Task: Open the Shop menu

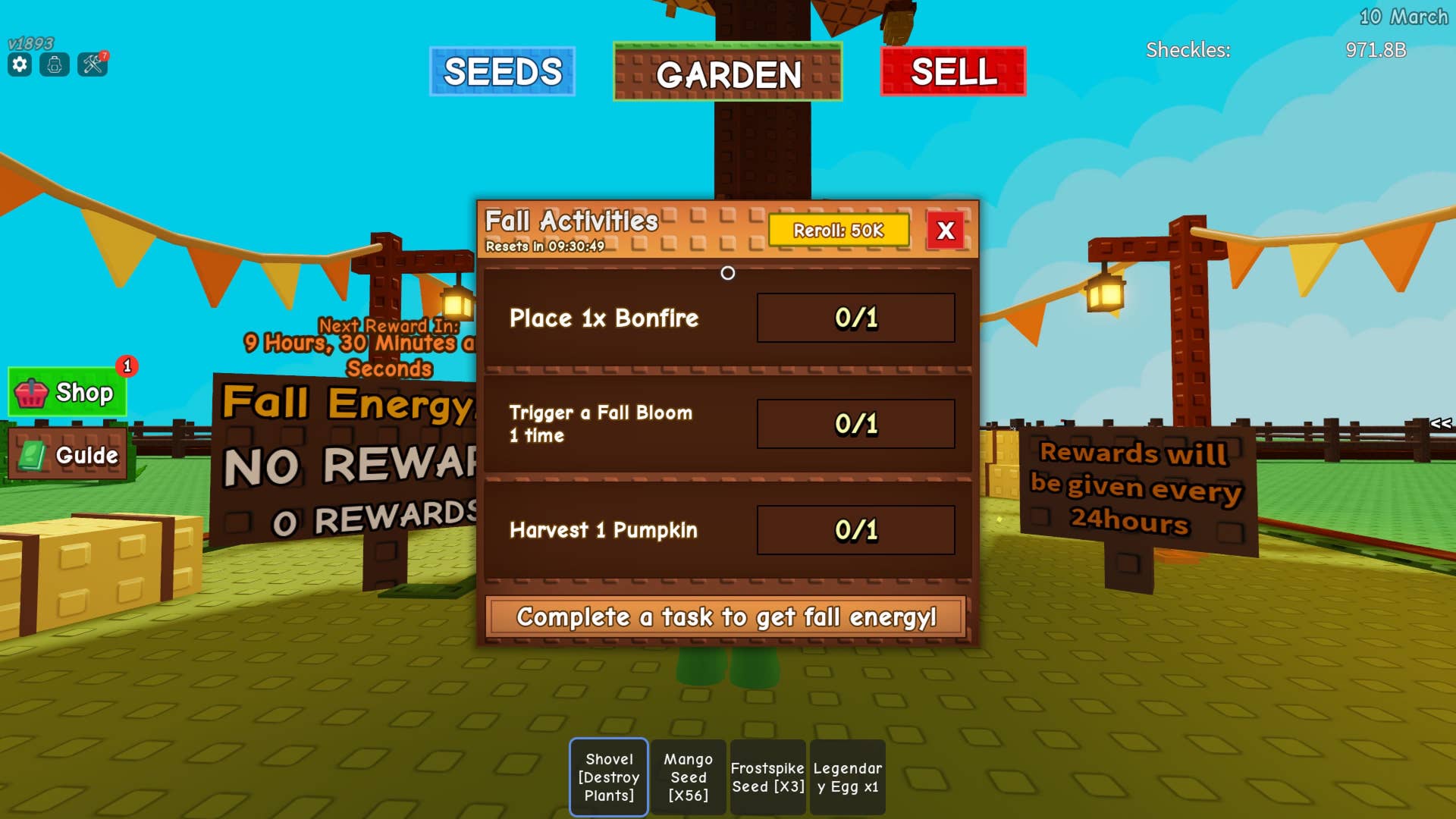Action: (x=68, y=392)
